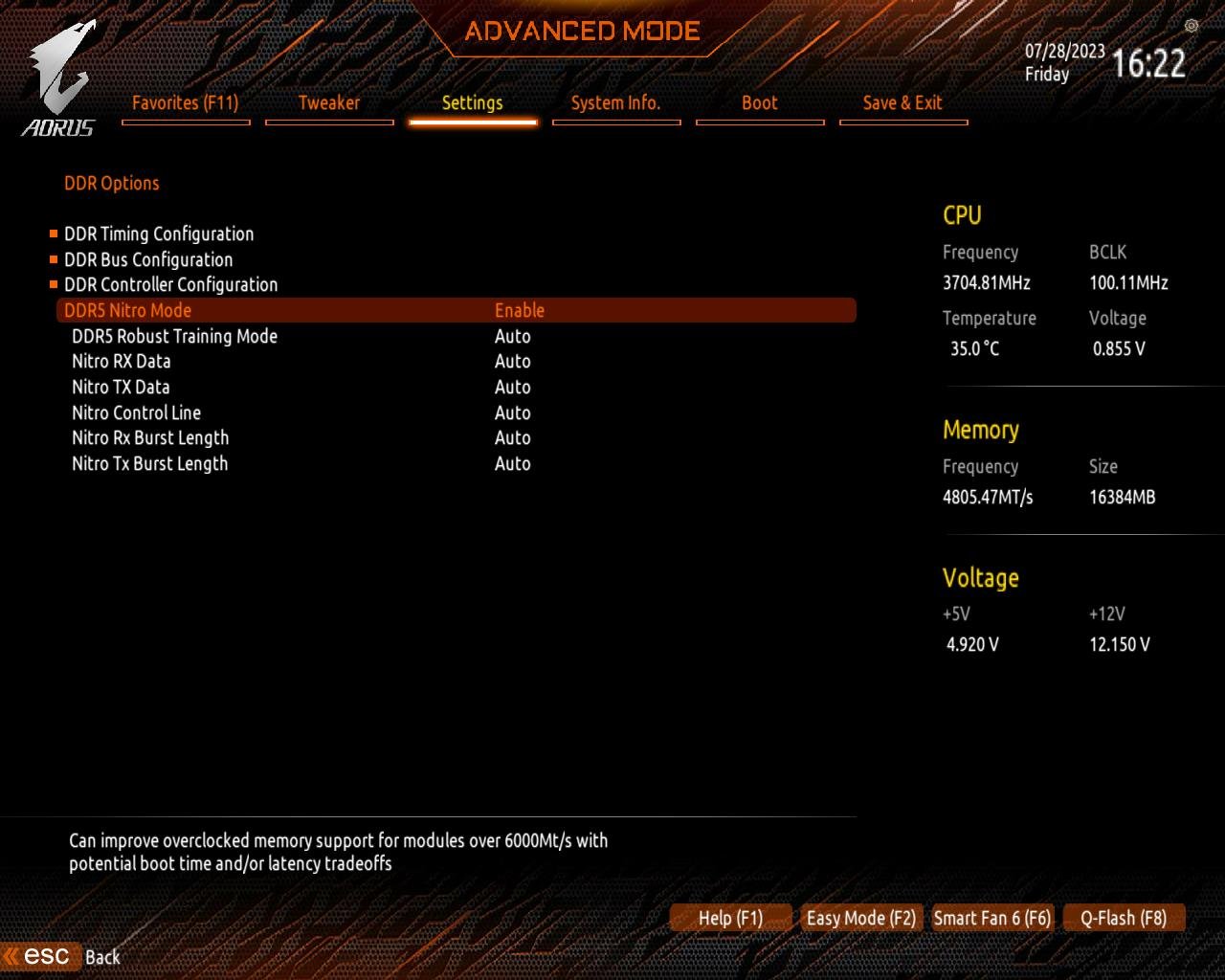Screen dimensions: 1225x980
Task: Switch to Easy Mode (F2)
Action: pyautogui.click(x=860, y=918)
